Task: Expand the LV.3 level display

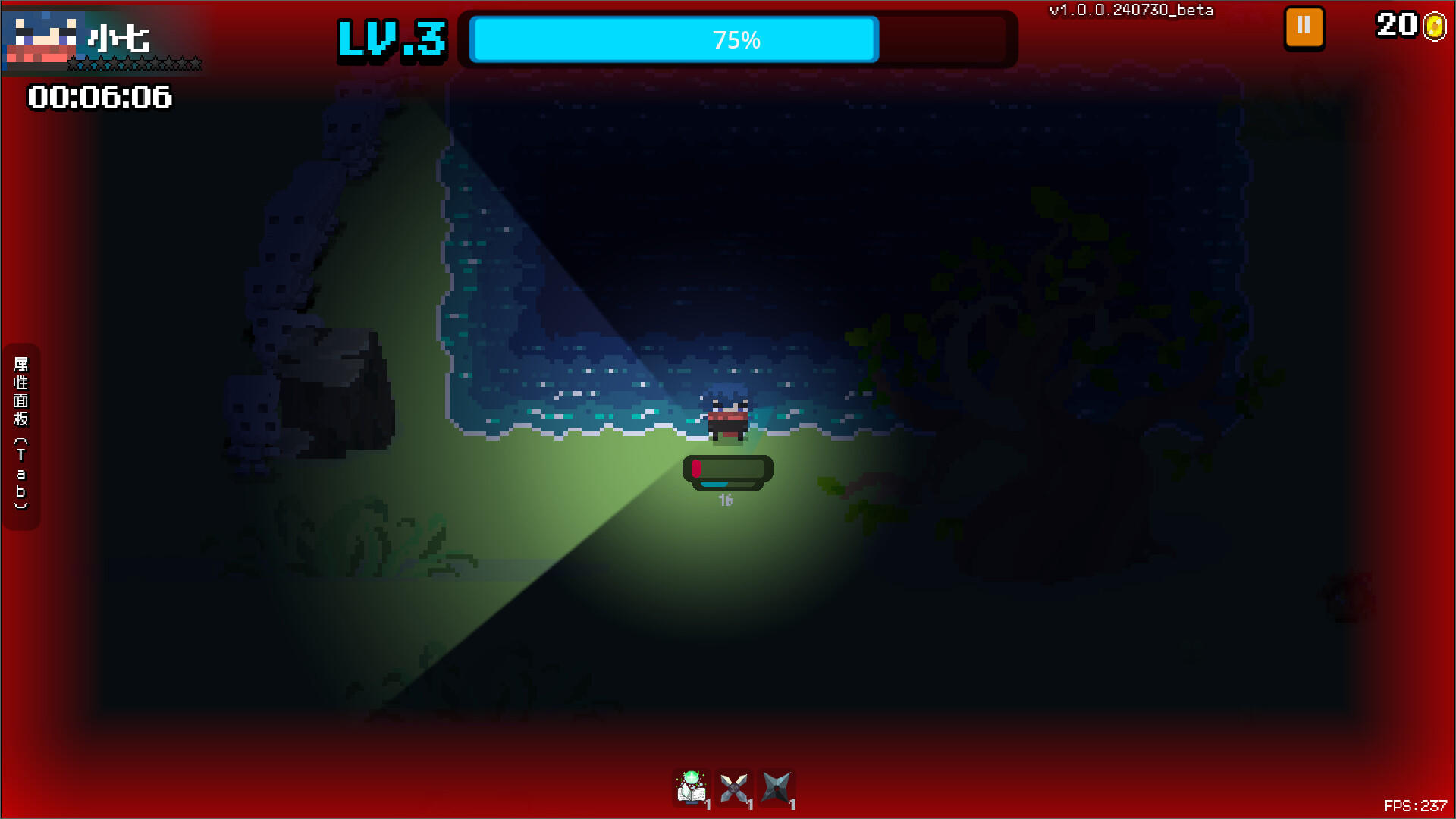Action: click(x=391, y=39)
